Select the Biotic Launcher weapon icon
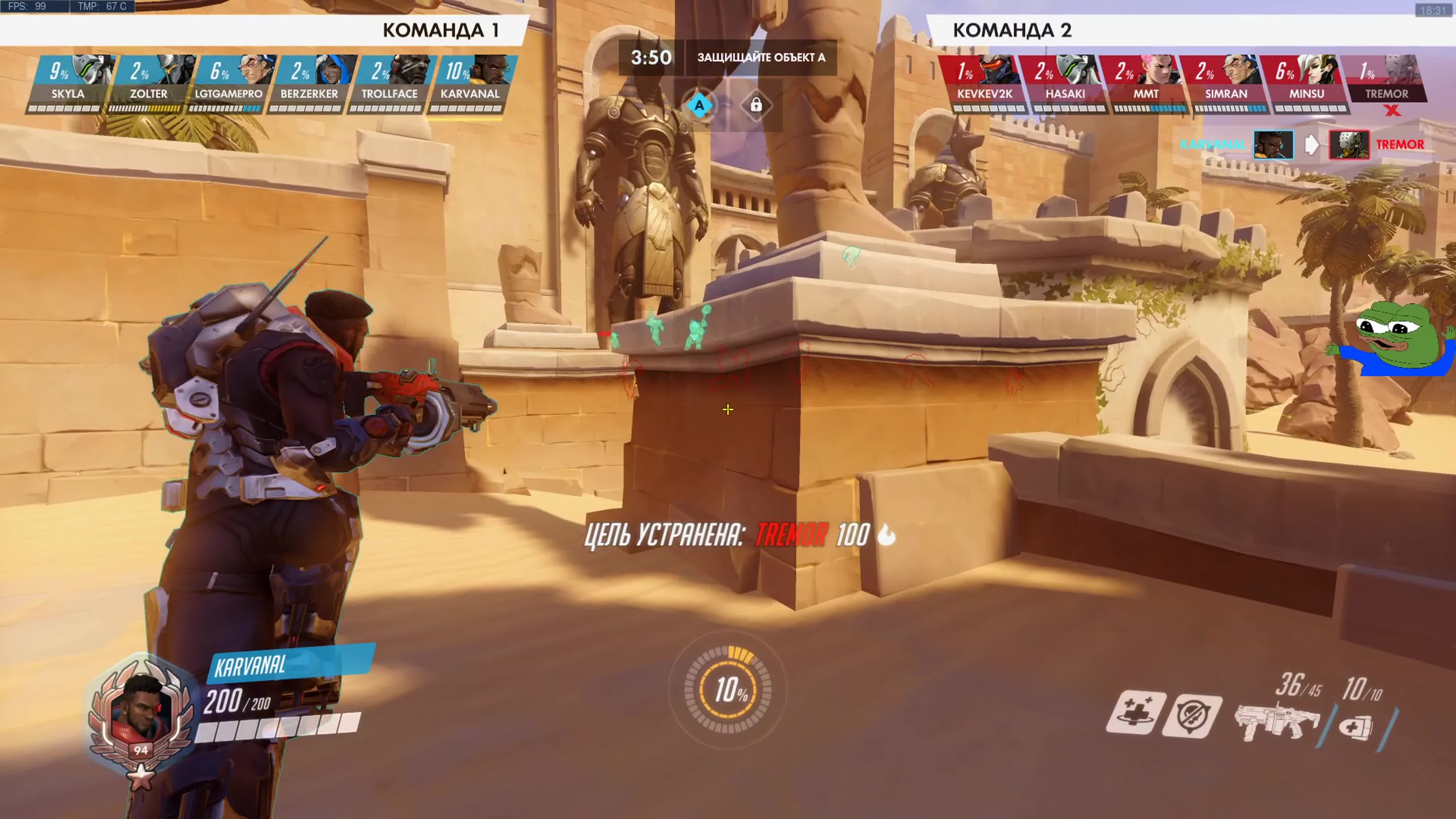Image resolution: width=1456 pixels, height=819 pixels. [x=1276, y=721]
